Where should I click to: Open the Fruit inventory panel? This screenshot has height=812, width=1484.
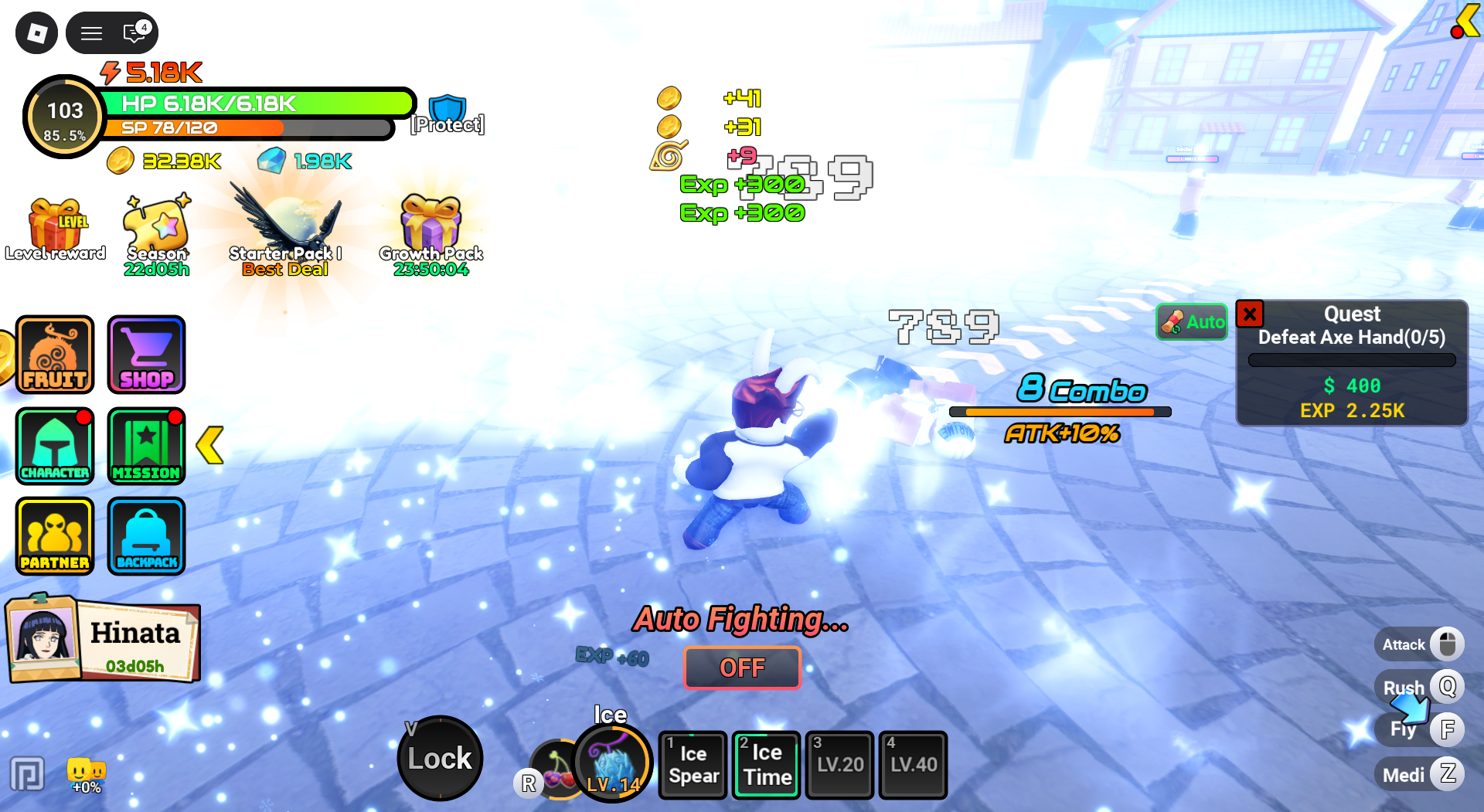click(54, 355)
